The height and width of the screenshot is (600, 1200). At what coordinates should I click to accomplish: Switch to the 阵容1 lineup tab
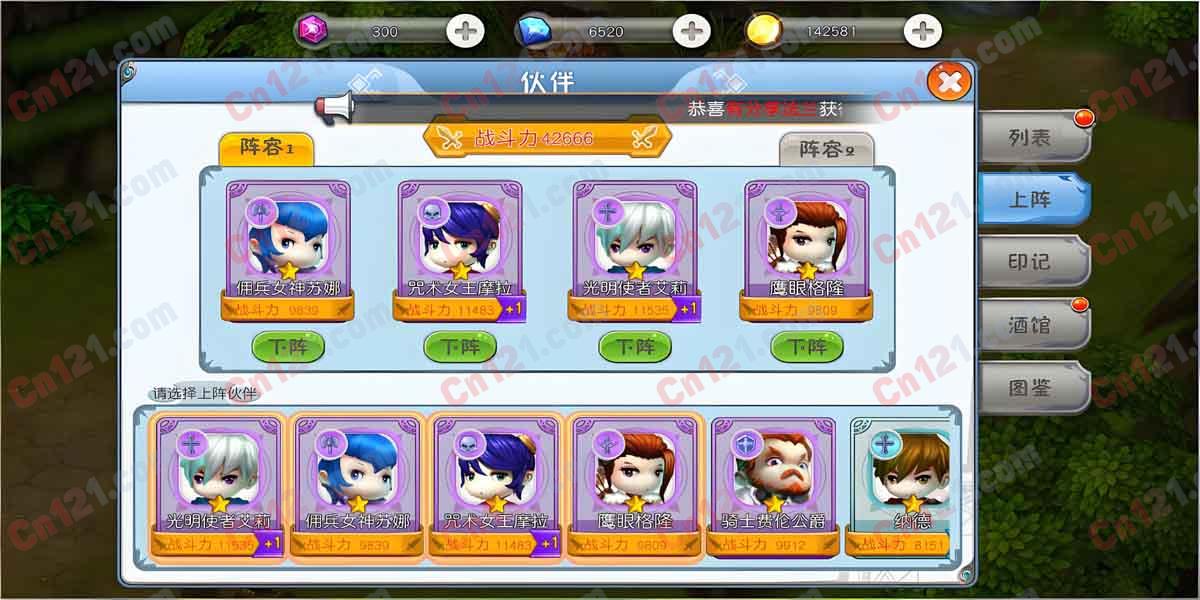coord(266,149)
